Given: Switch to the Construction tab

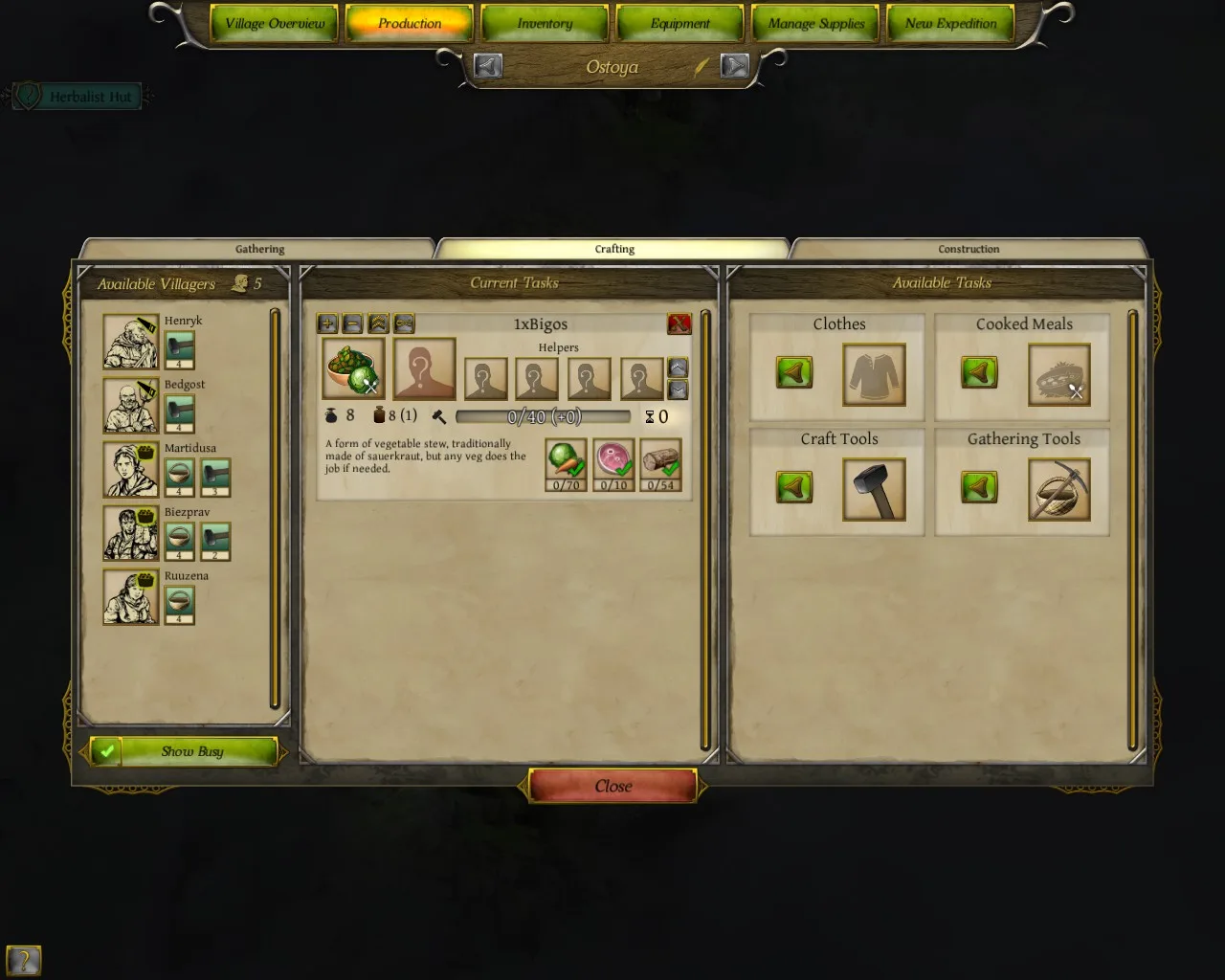Looking at the screenshot, I should 968,249.
